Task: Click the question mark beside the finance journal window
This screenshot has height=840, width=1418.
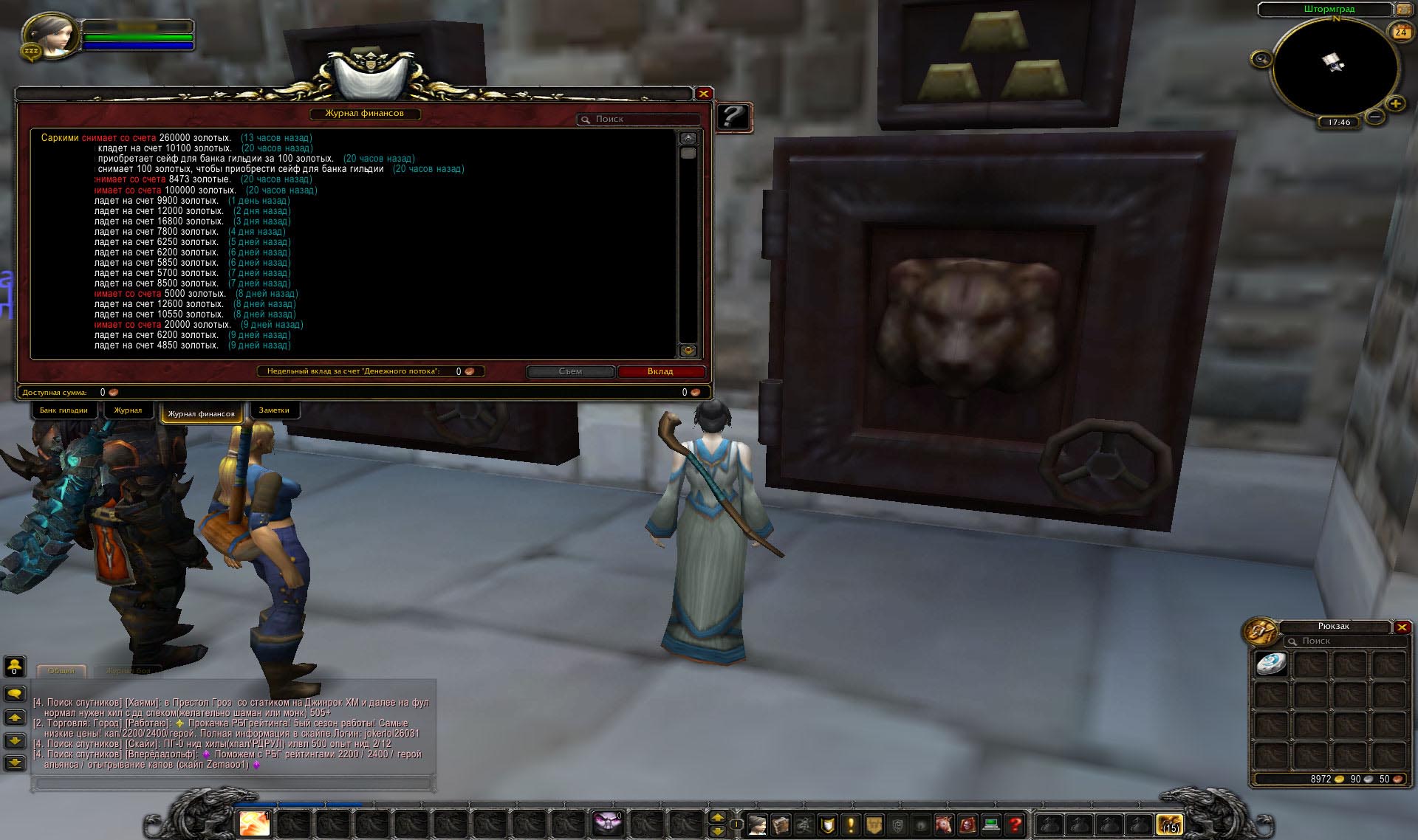Action: pyautogui.click(x=733, y=117)
